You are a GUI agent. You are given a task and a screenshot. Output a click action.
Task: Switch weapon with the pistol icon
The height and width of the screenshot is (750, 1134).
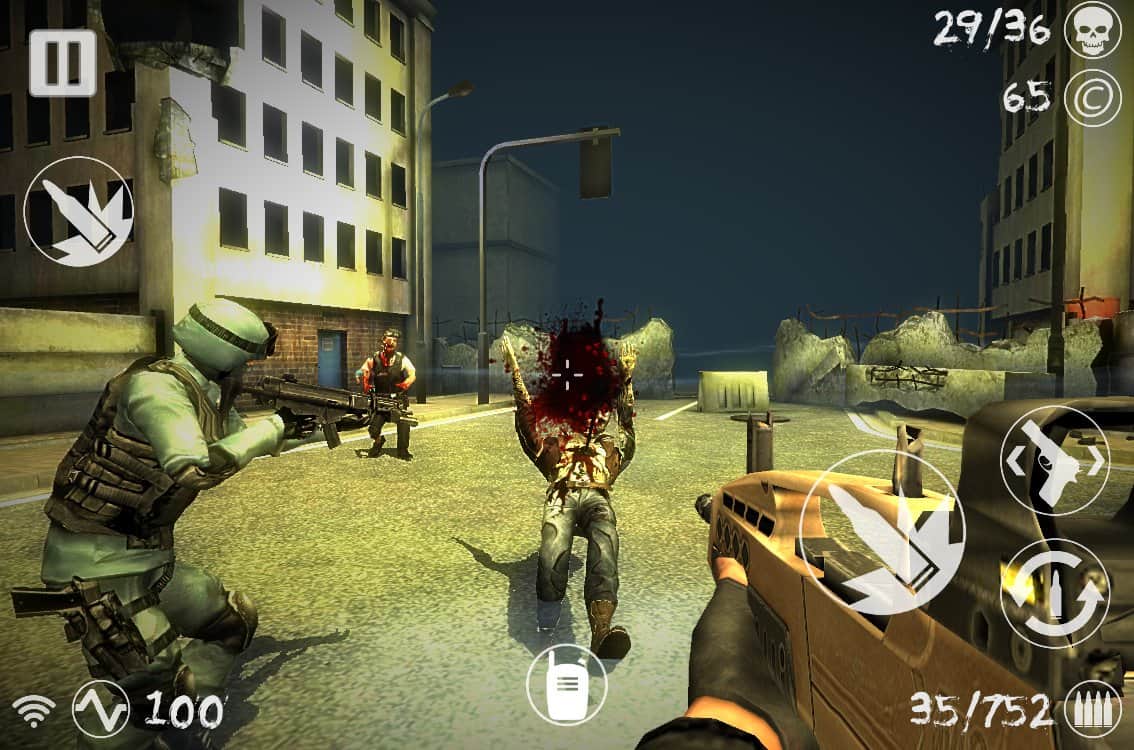[x=1054, y=460]
